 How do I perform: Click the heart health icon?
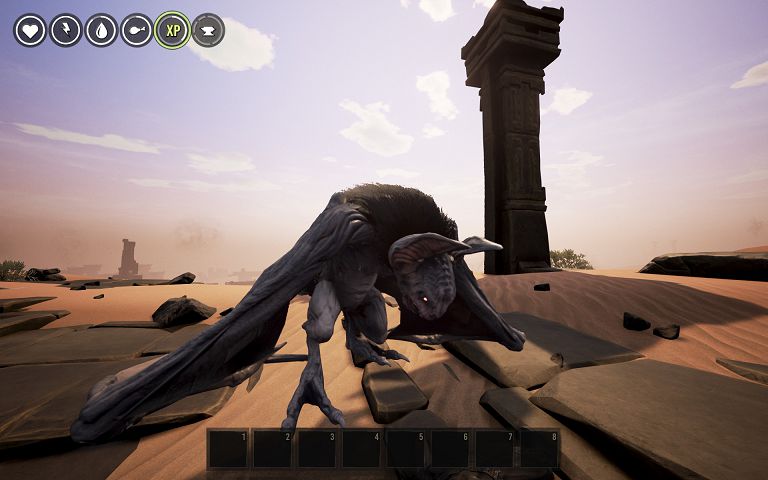[x=30, y=30]
